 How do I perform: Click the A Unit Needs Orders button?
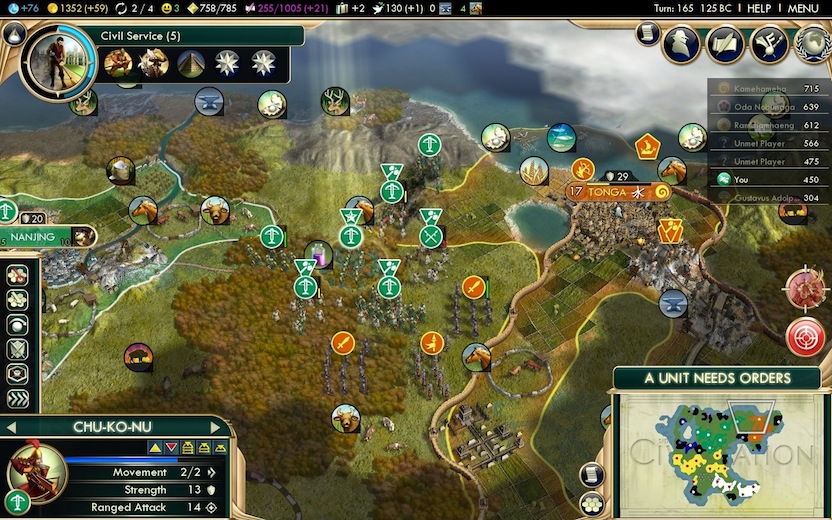point(717,378)
